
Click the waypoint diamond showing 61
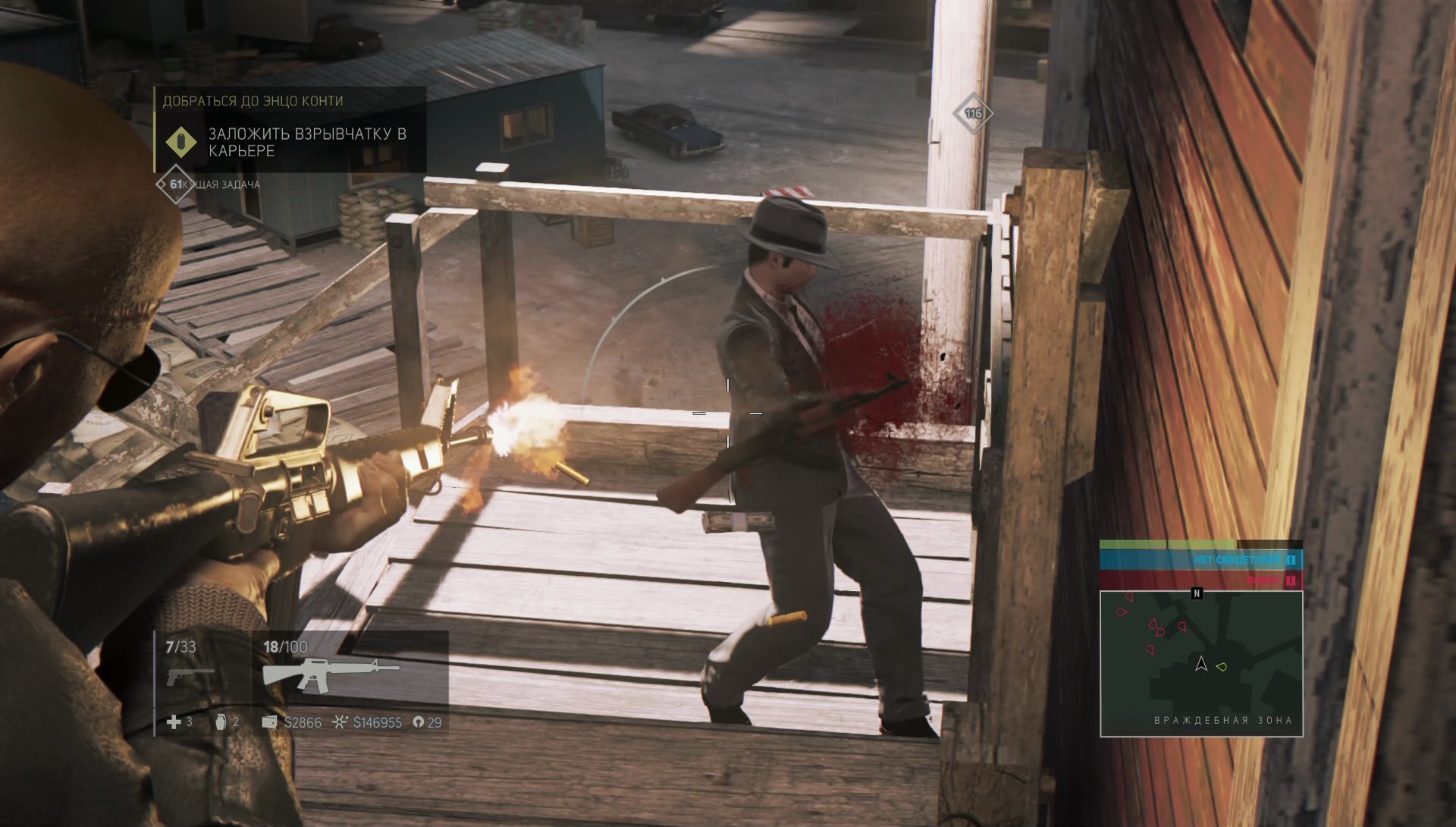(175, 184)
